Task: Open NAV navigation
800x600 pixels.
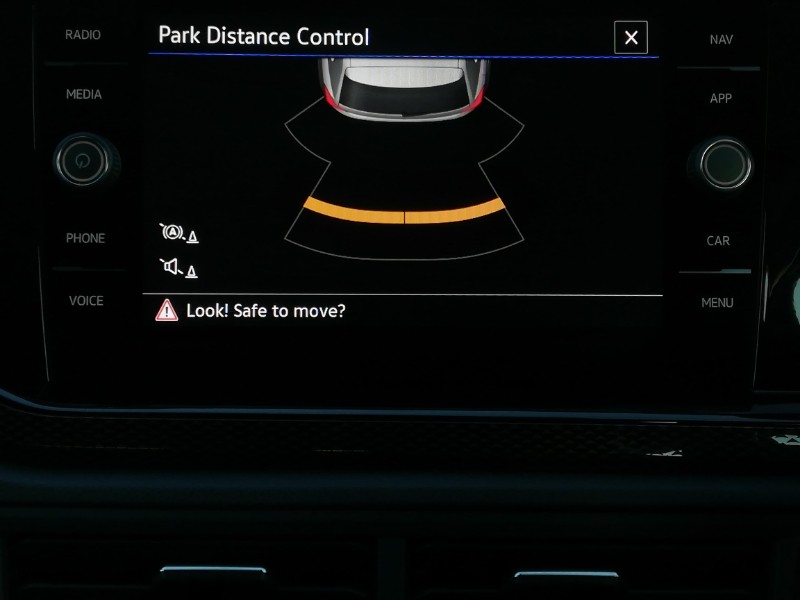Action: pos(720,39)
